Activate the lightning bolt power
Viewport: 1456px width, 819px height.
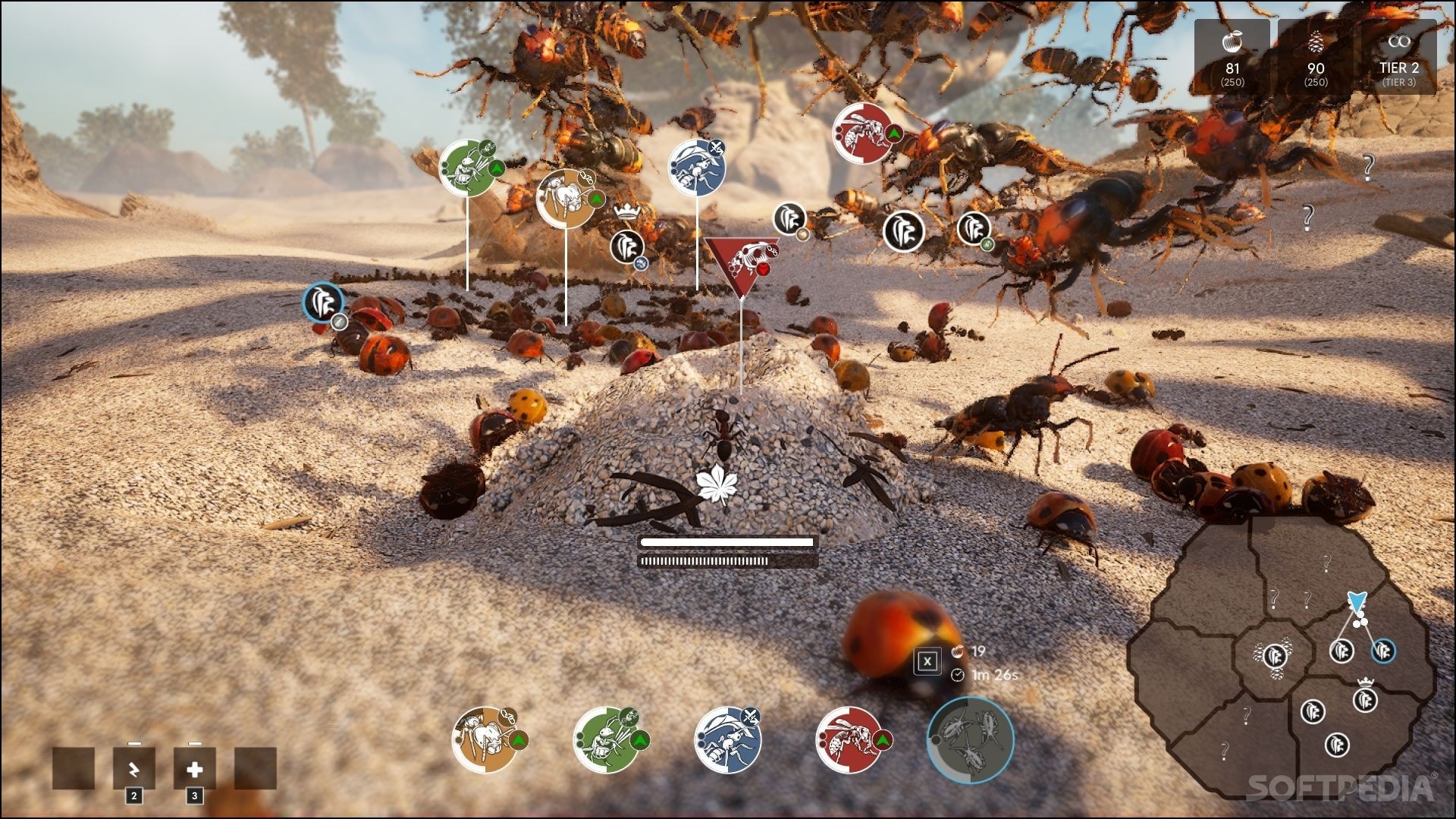134,769
